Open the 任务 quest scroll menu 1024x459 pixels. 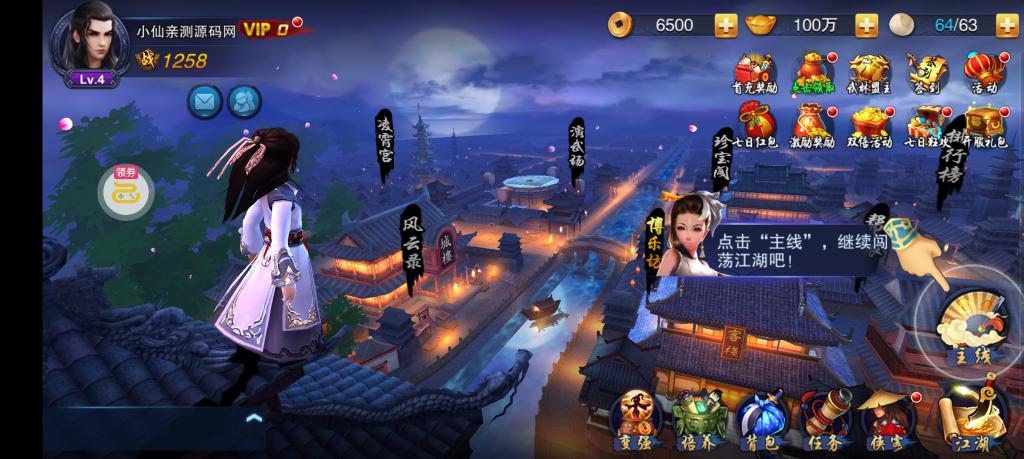click(824, 418)
